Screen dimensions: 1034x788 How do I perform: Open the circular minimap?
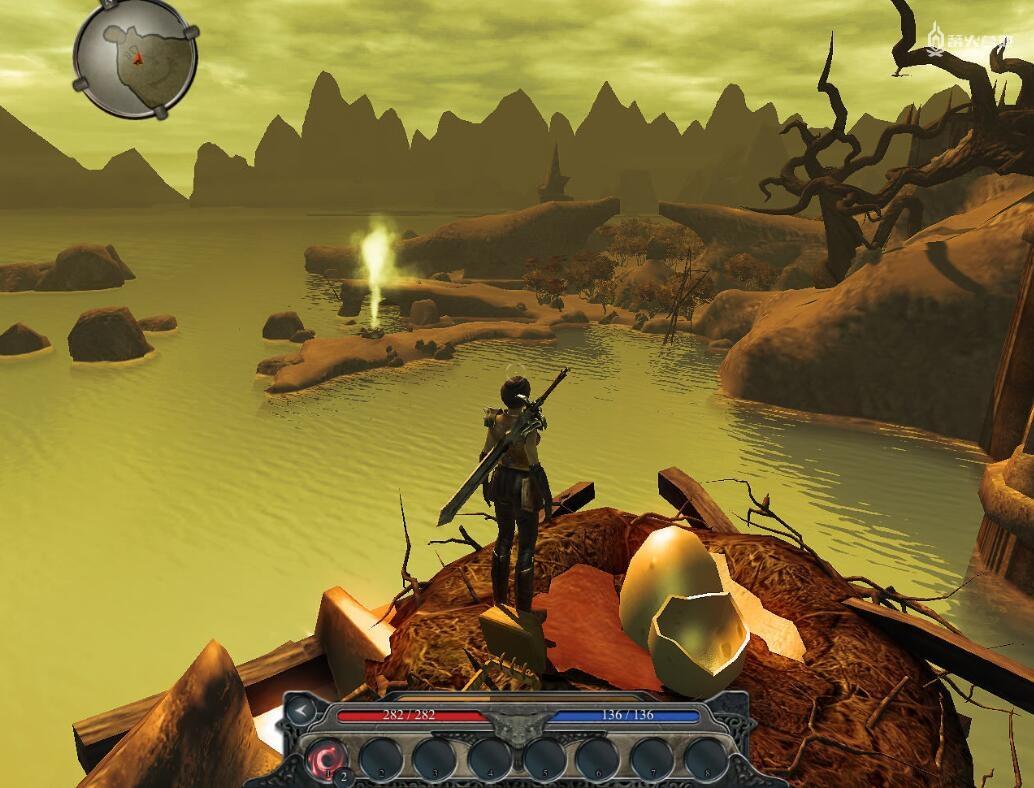pyautogui.click(x=135, y=59)
